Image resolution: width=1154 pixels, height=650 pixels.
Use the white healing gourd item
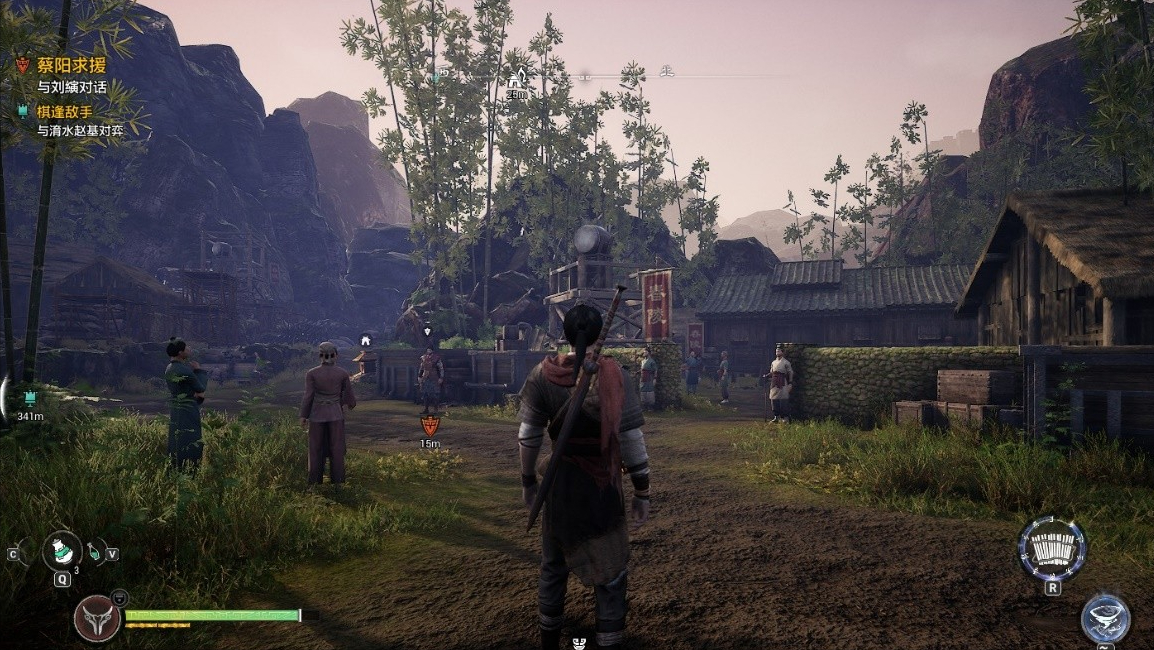coord(62,551)
